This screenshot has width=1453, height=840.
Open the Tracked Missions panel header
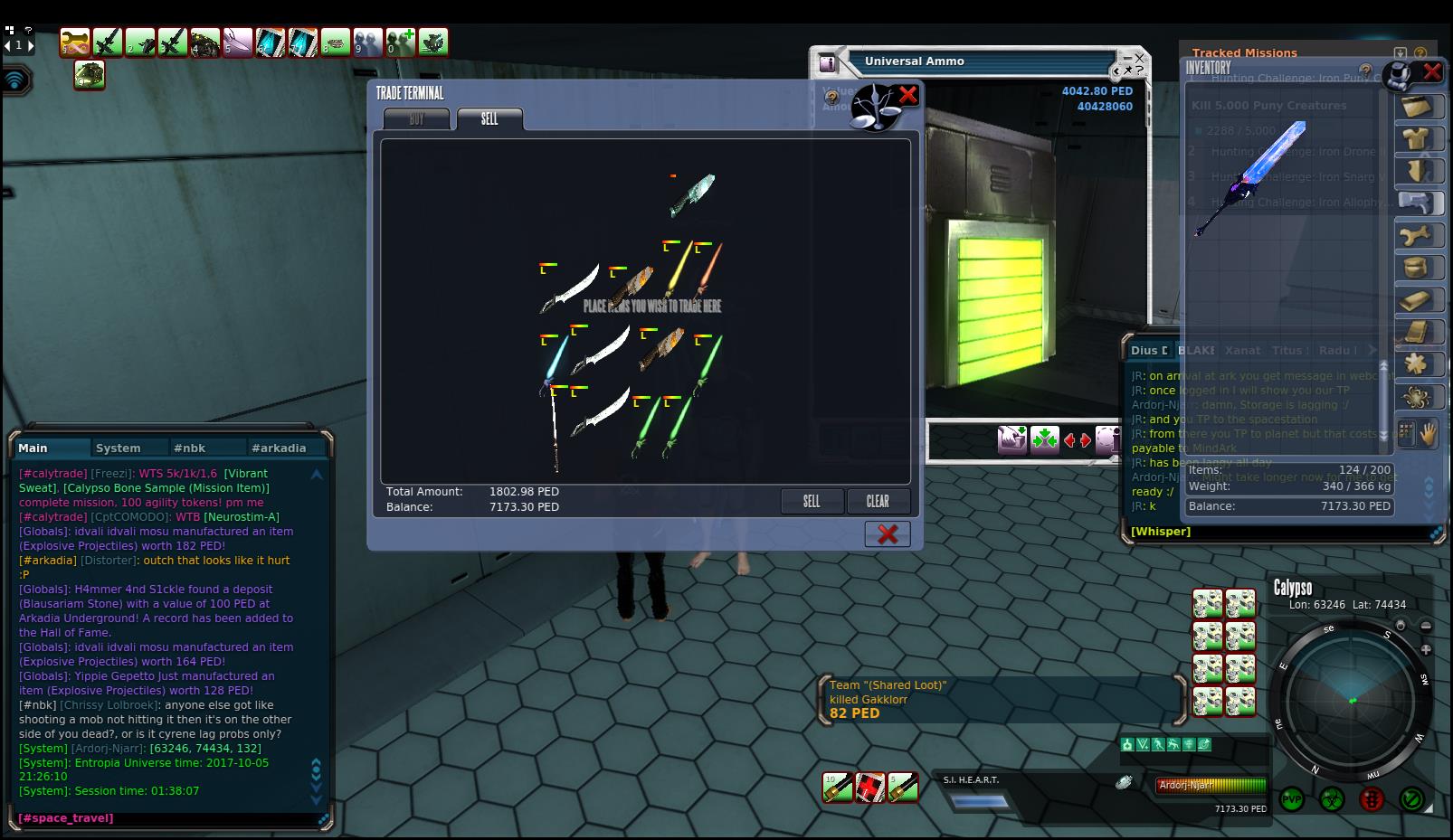(x=1244, y=53)
